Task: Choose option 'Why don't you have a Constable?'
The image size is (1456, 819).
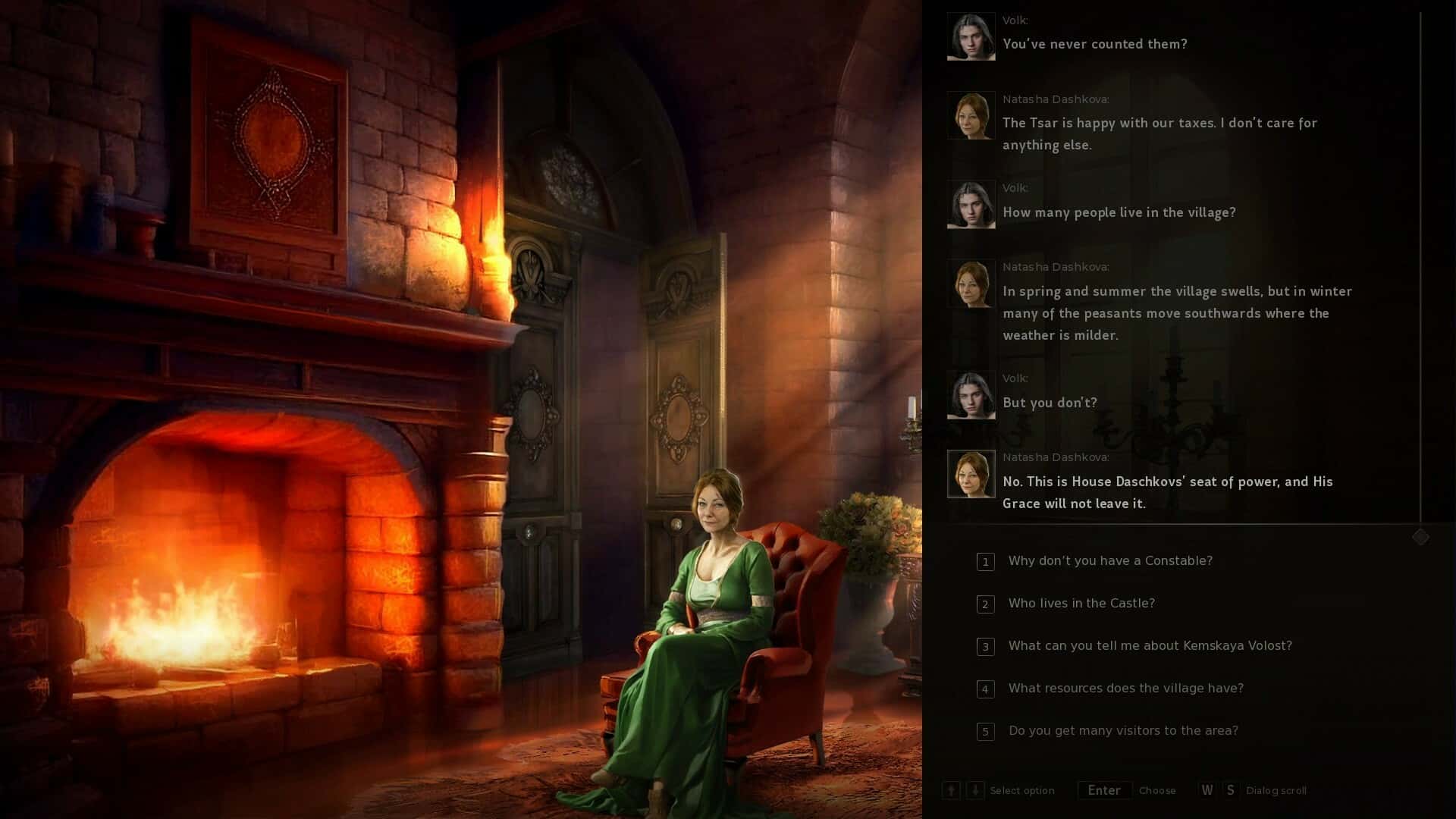Action: pos(1109,561)
